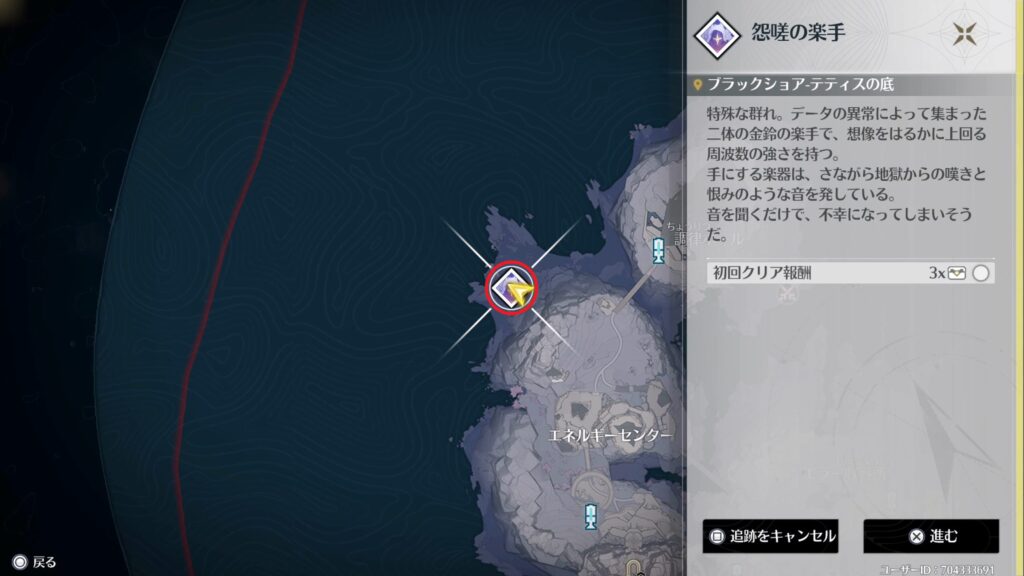Cancel tracking with the 追跡をキャンセル button
Screen dimensions: 1024x576
[x=770, y=536]
